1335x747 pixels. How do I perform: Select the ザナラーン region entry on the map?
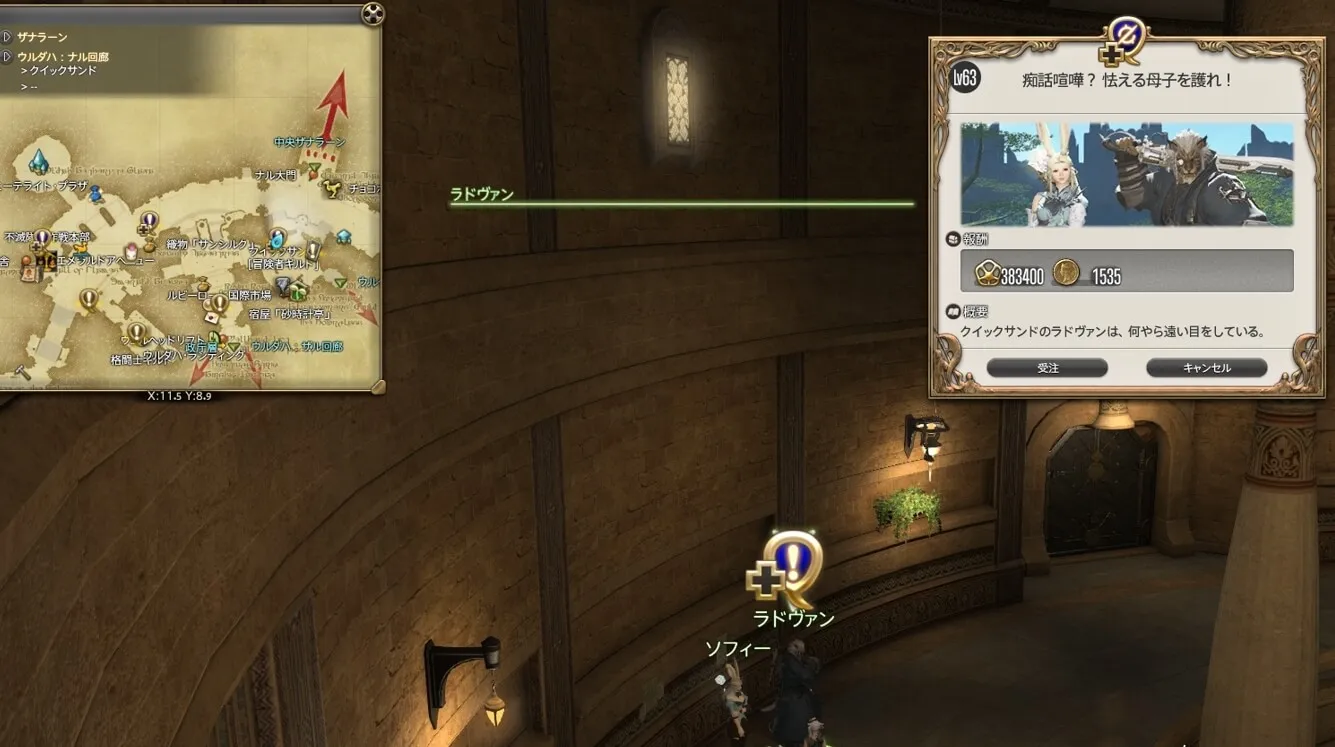(x=42, y=37)
